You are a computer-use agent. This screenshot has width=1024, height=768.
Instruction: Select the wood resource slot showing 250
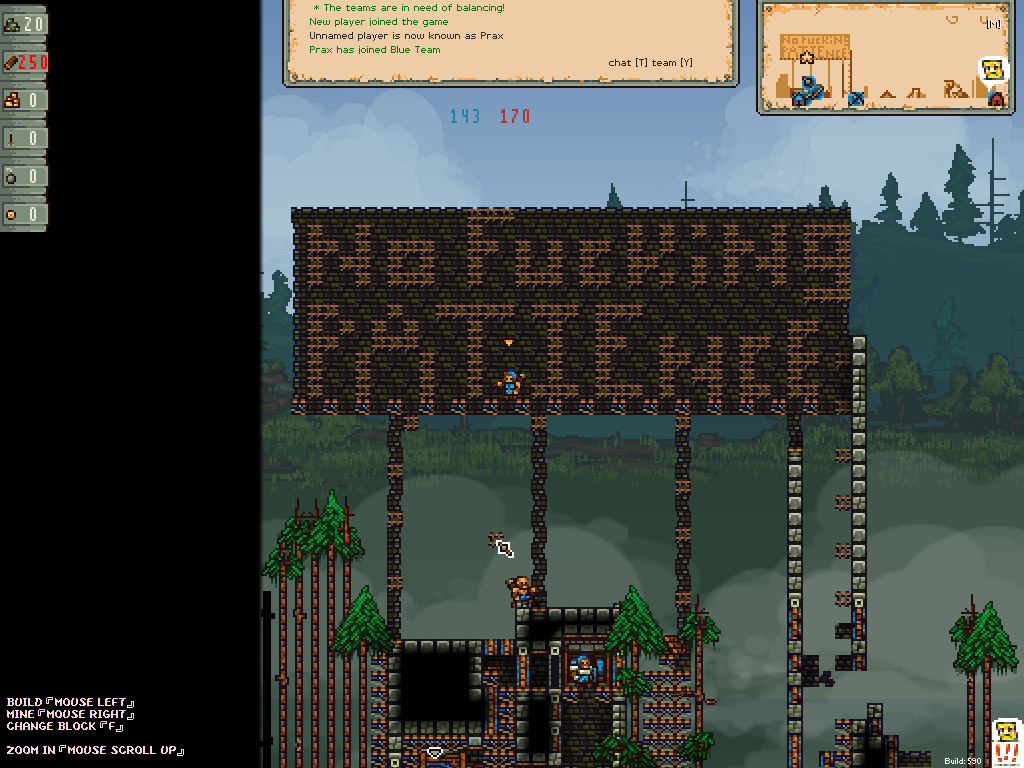click(x=24, y=62)
